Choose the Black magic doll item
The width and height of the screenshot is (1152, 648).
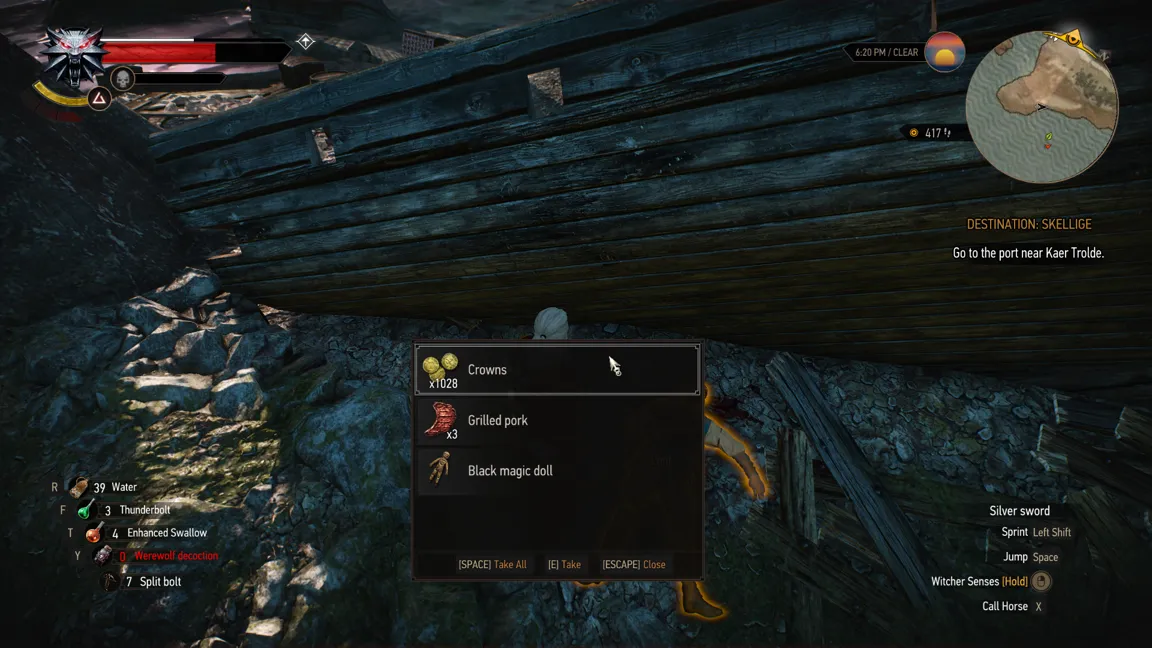pyautogui.click(x=557, y=471)
